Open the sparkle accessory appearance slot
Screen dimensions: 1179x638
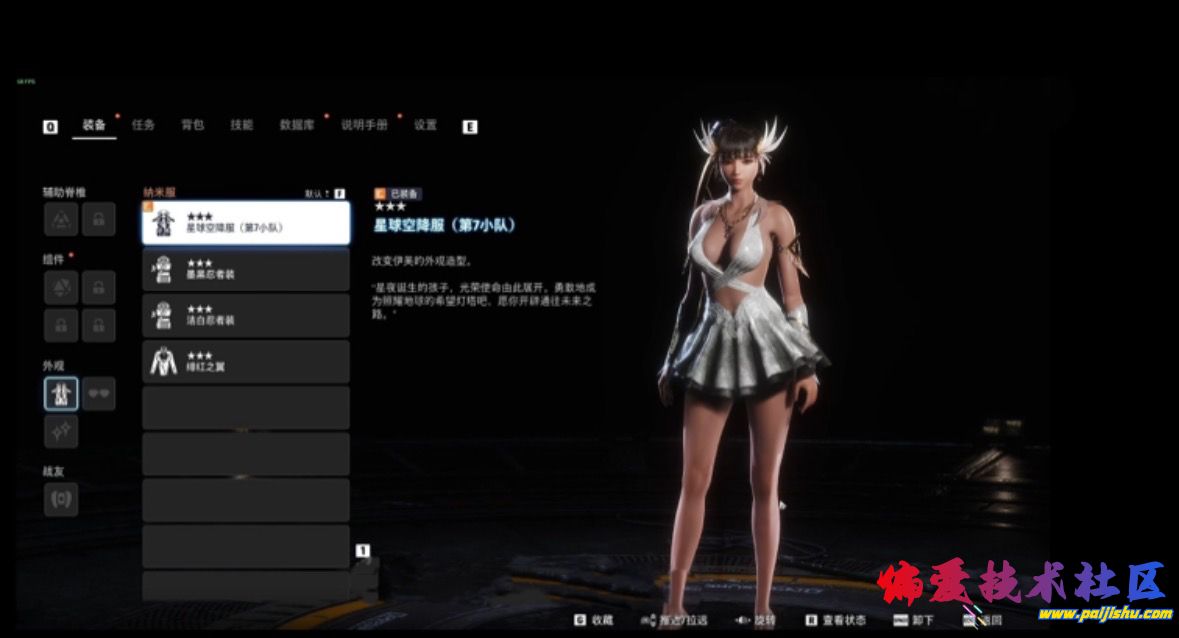pyautogui.click(x=61, y=431)
